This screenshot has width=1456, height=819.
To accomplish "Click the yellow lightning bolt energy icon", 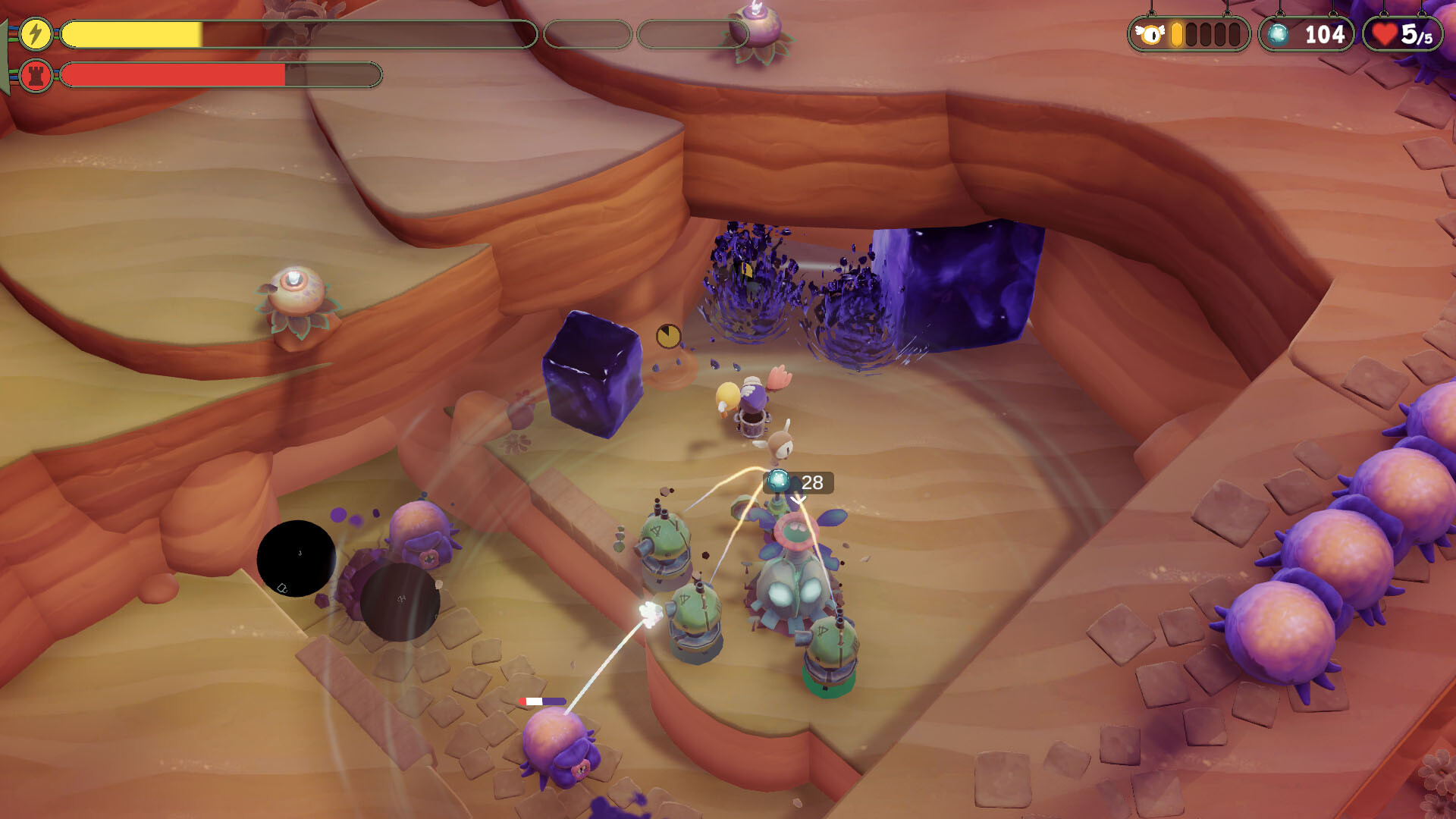I will tap(35, 34).
